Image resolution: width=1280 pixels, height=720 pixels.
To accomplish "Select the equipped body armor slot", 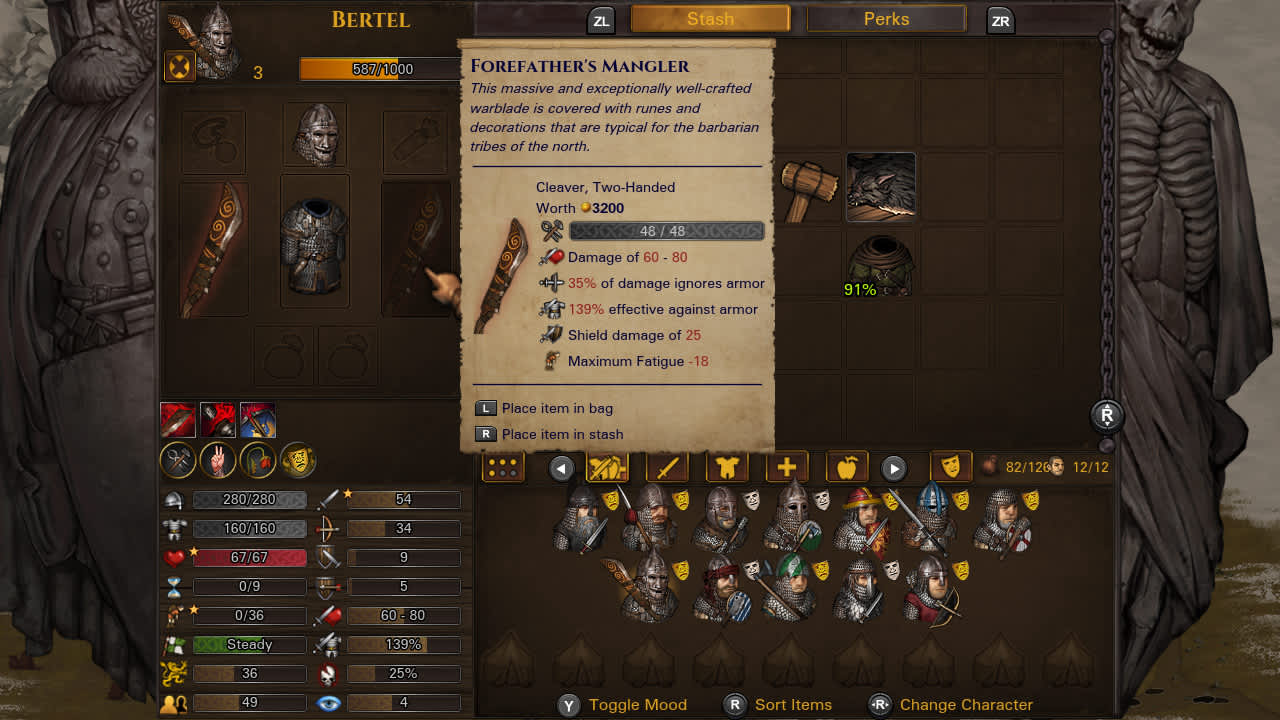I will pyautogui.click(x=314, y=241).
